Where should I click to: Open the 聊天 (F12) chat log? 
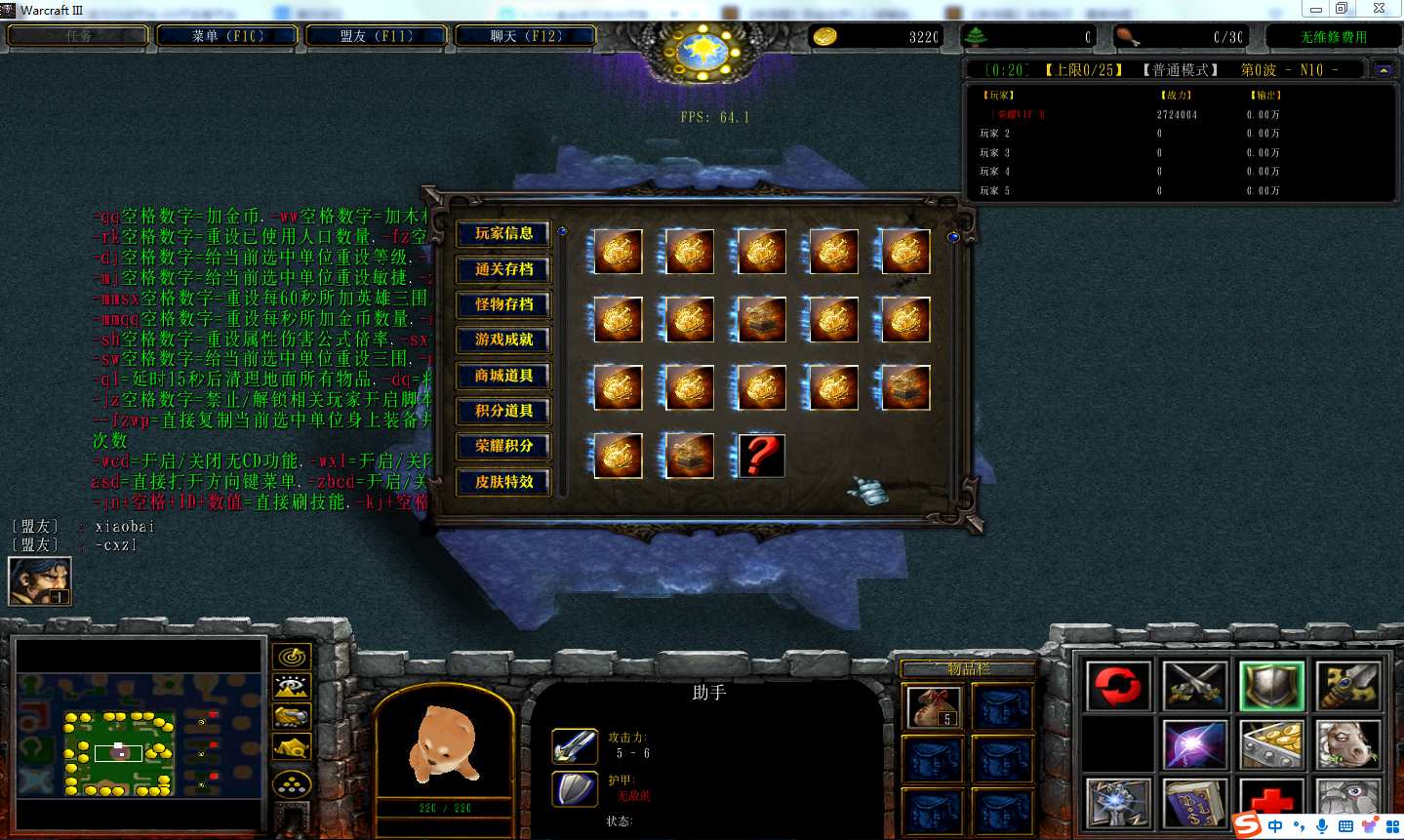(x=525, y=36)
